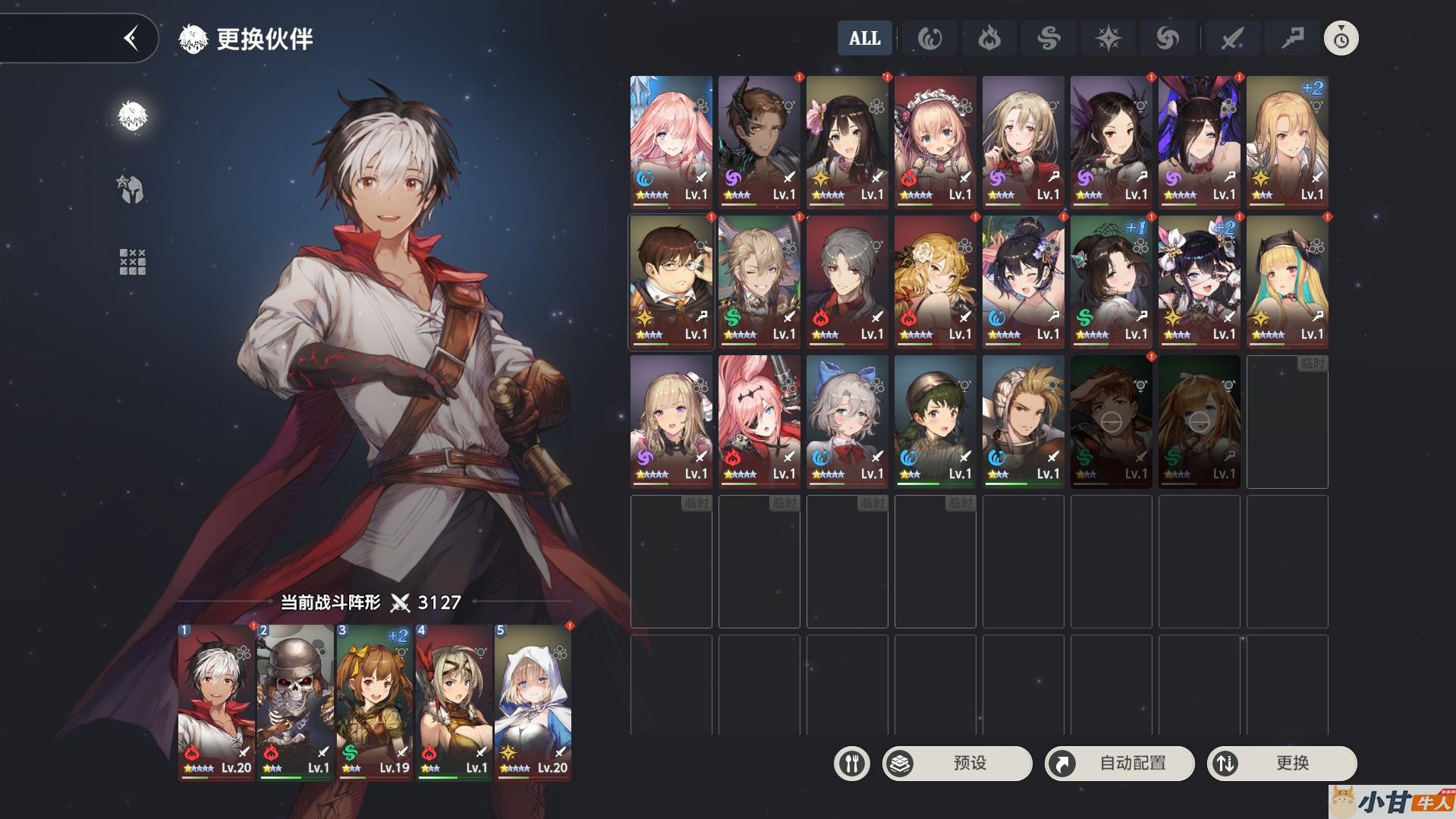Image resolution: width=1456 pixels, height=819 pixels.
Task: Select the ALL filter tab
Action: click(864, 38)
